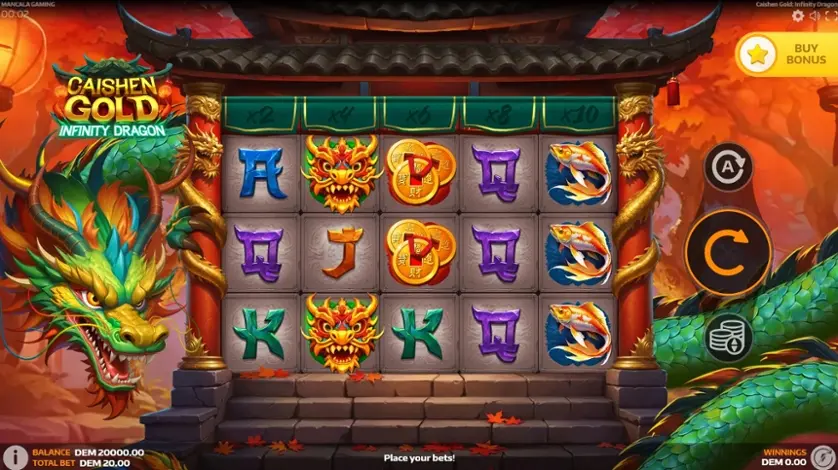Toggle the sound speaker icon

(x=813, y=16)
